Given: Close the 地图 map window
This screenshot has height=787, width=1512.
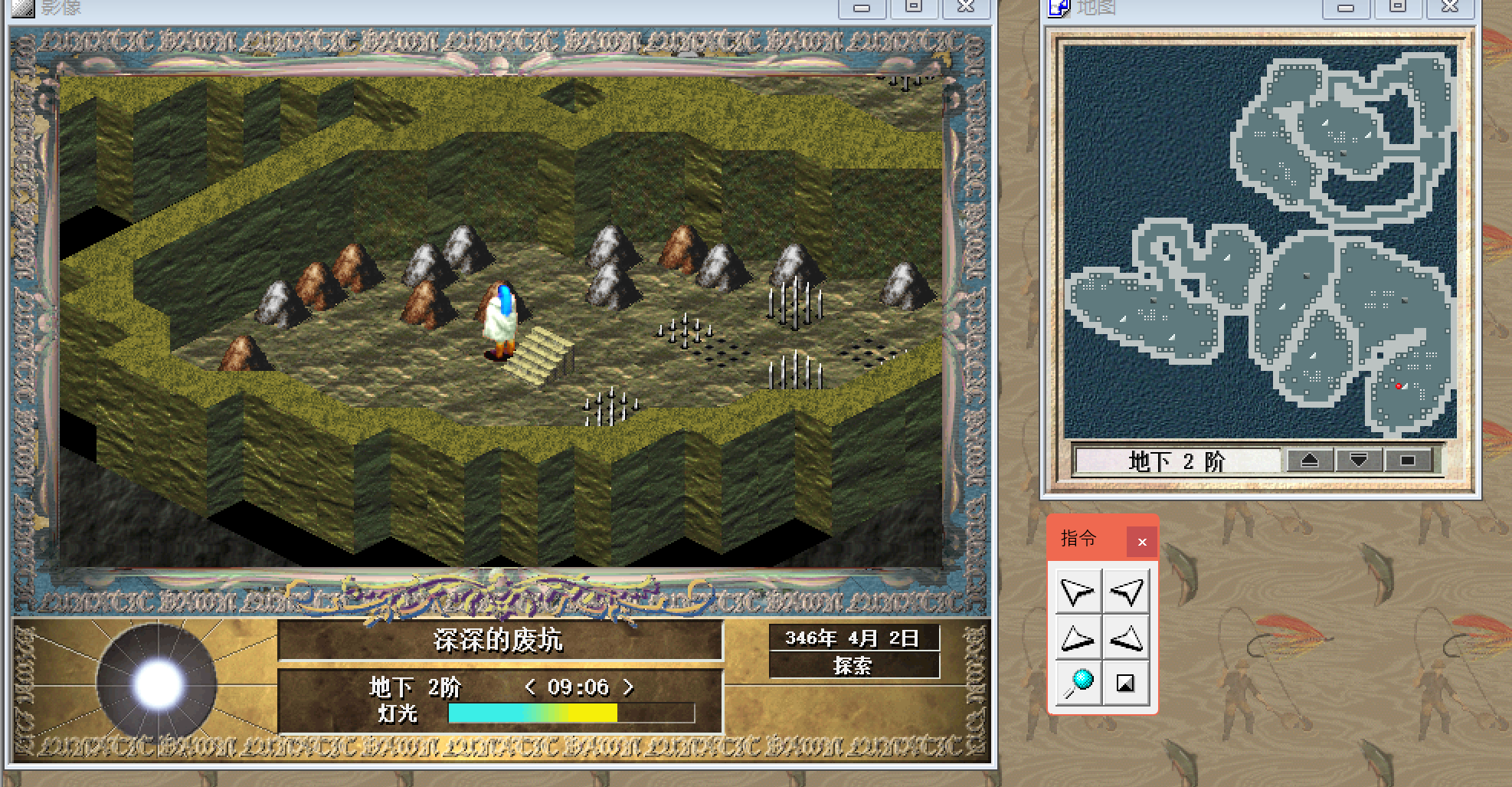Looking at the screenshot, I should click(1449, 7).
